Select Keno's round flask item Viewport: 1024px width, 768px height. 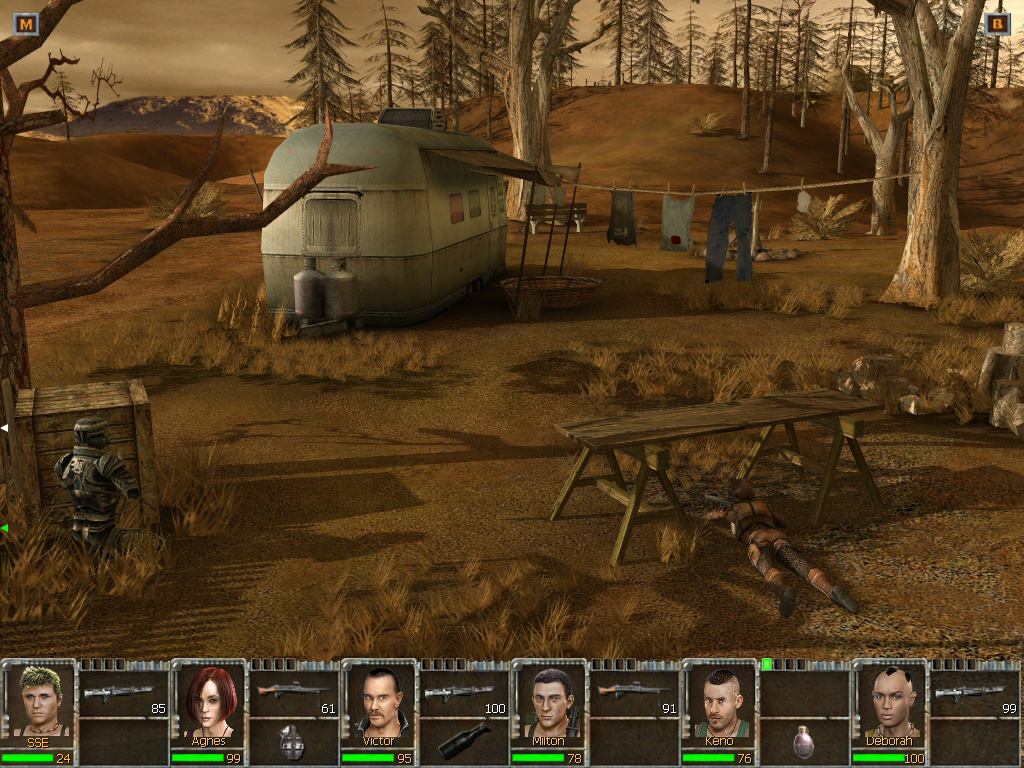(800, 742)
